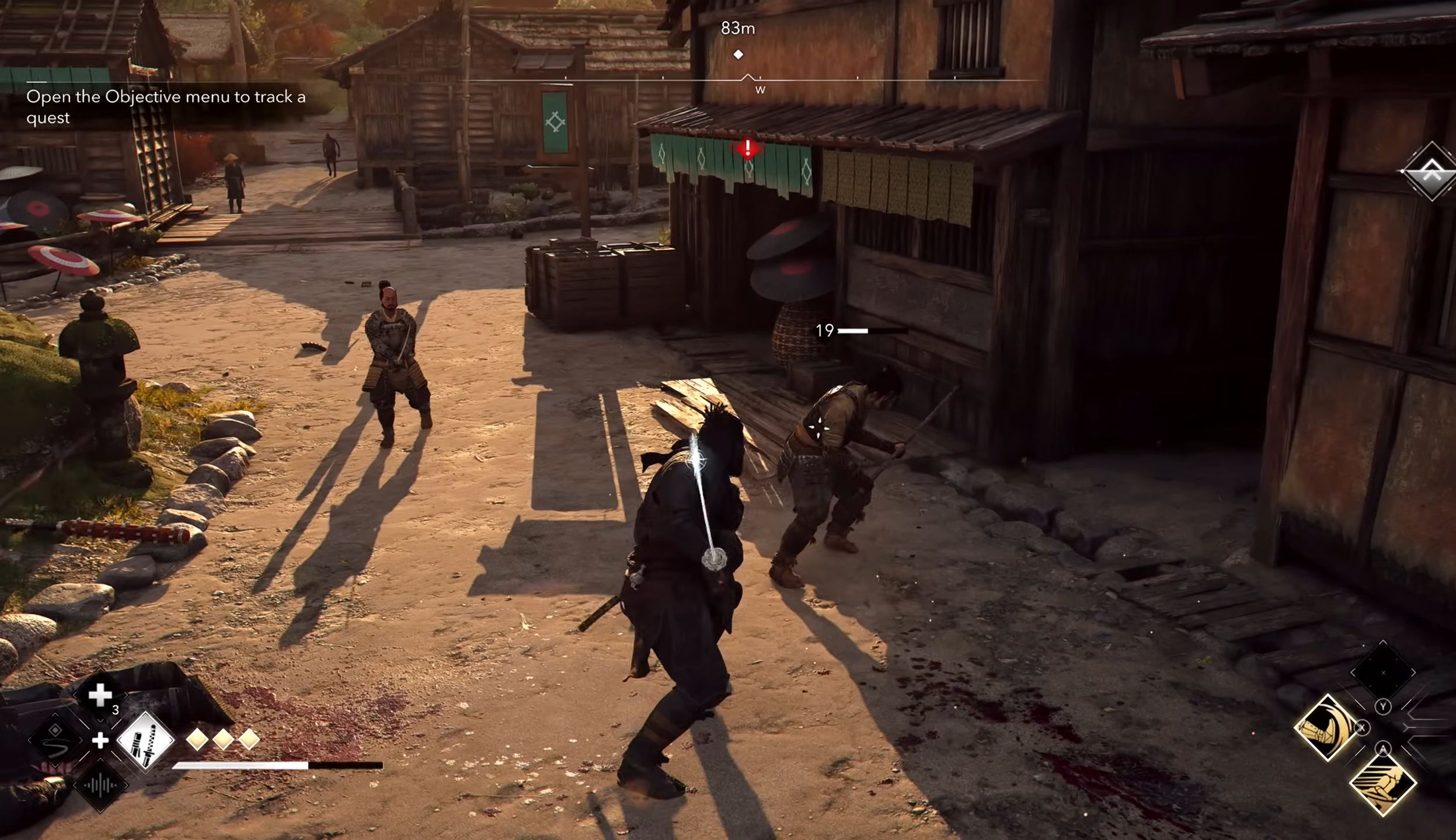The height and width of the screenshot is (840, 1456).
Task: Expand the ability wheel near the A prompt
Action: click(1384, 749)
